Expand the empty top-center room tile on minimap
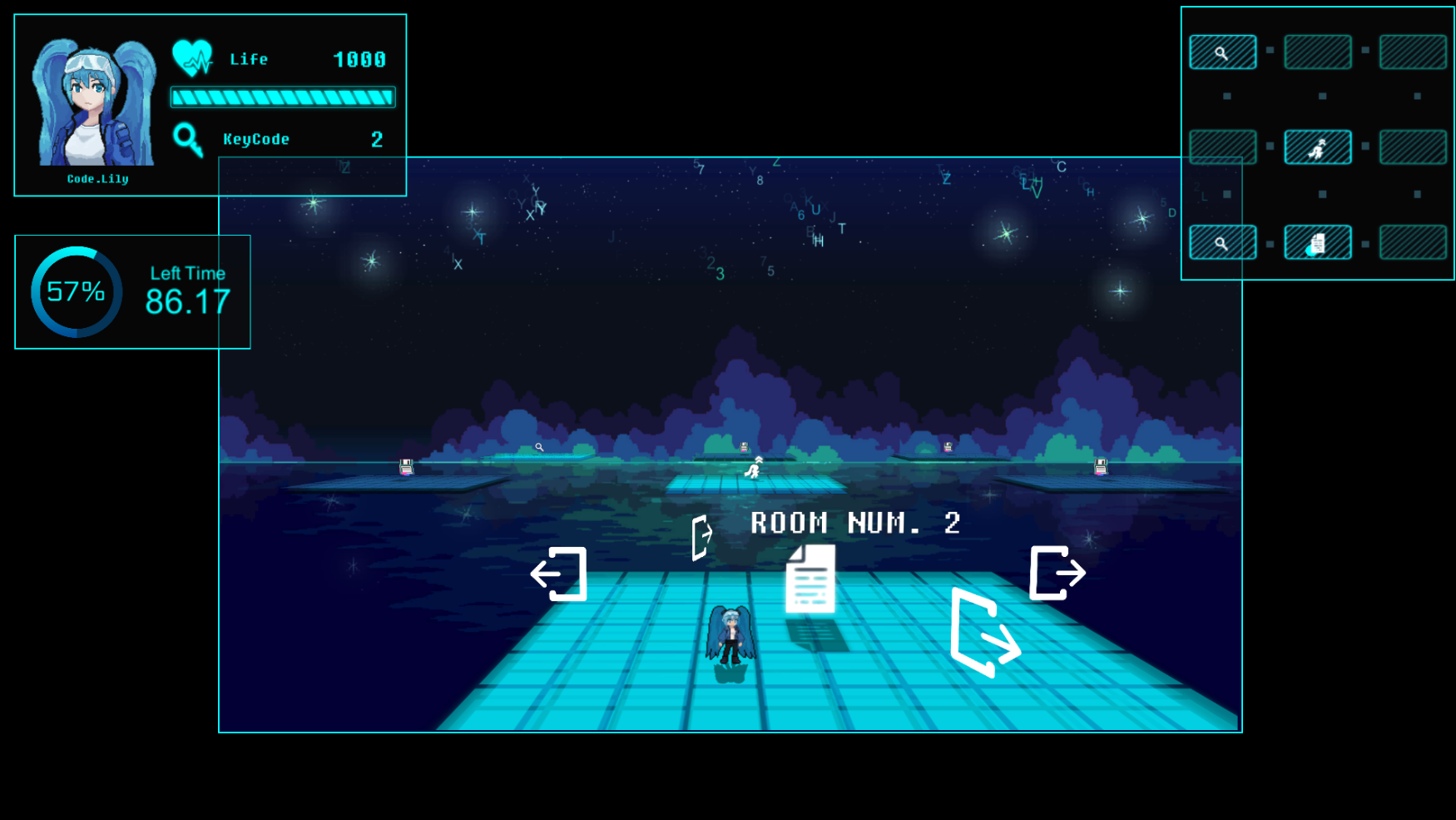This screenshot has width=1456, height=820. pyautogui.click(x=1317, y=51)
